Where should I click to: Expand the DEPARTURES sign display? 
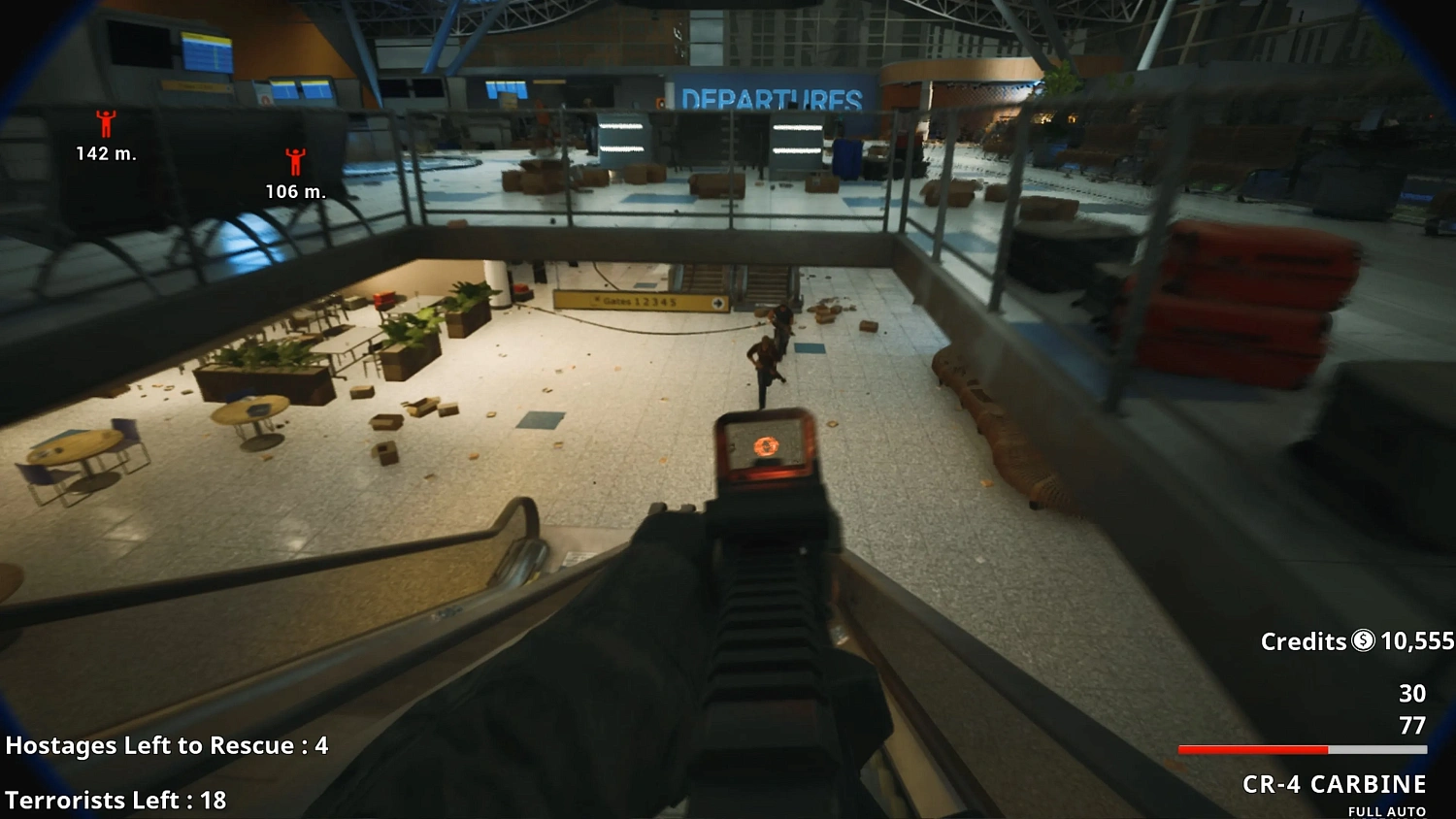772,97
